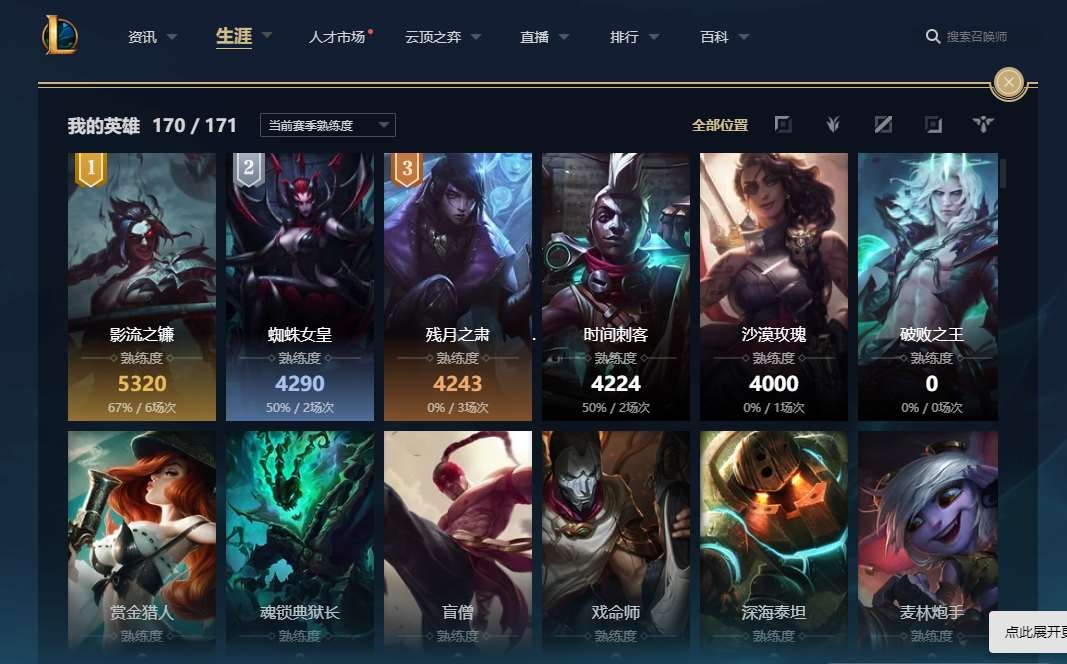
Task: Open the 人才市场 page
Action: (337, 37)
